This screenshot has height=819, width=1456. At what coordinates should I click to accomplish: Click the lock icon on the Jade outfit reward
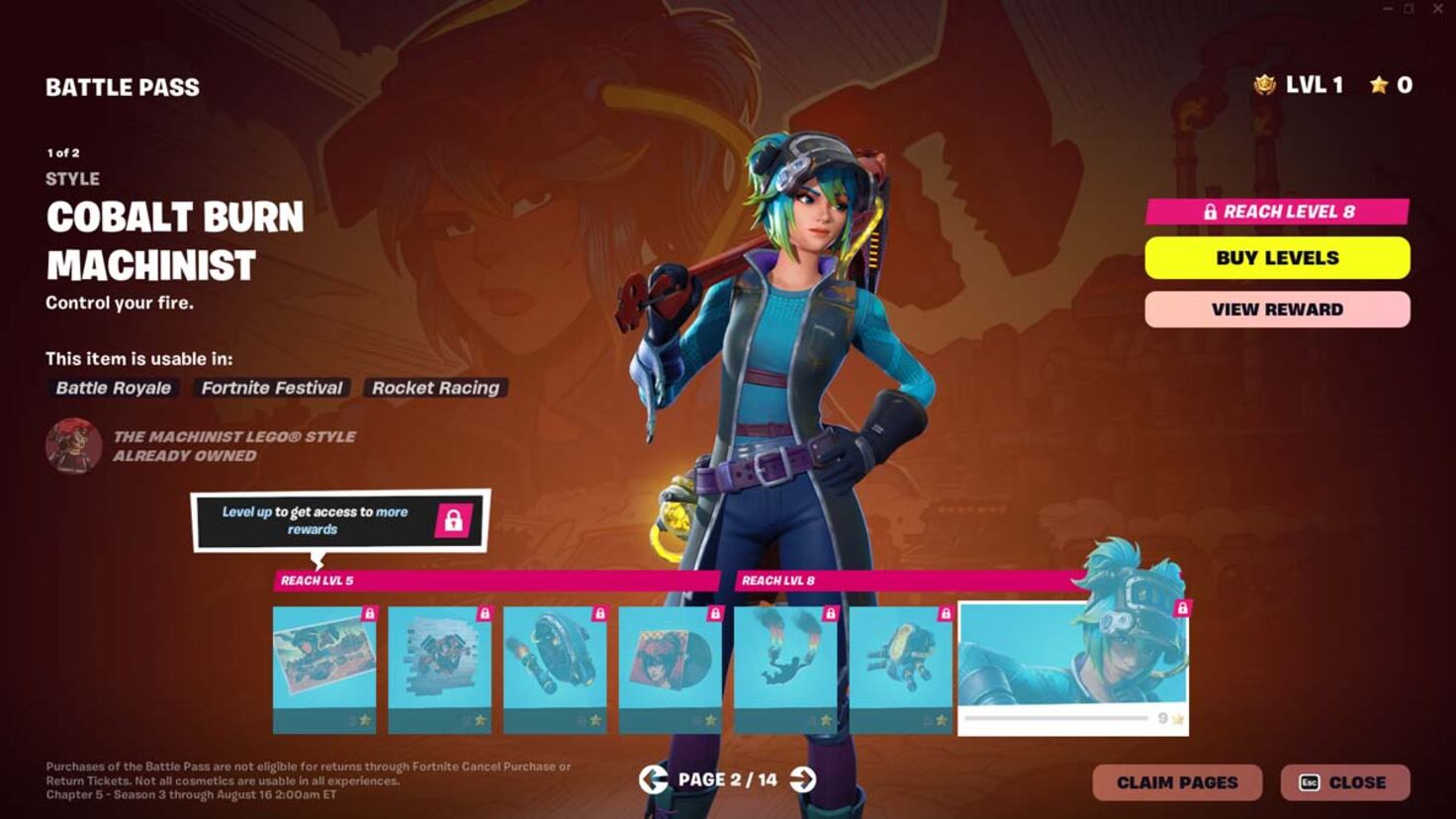[x=1184, y=606]
